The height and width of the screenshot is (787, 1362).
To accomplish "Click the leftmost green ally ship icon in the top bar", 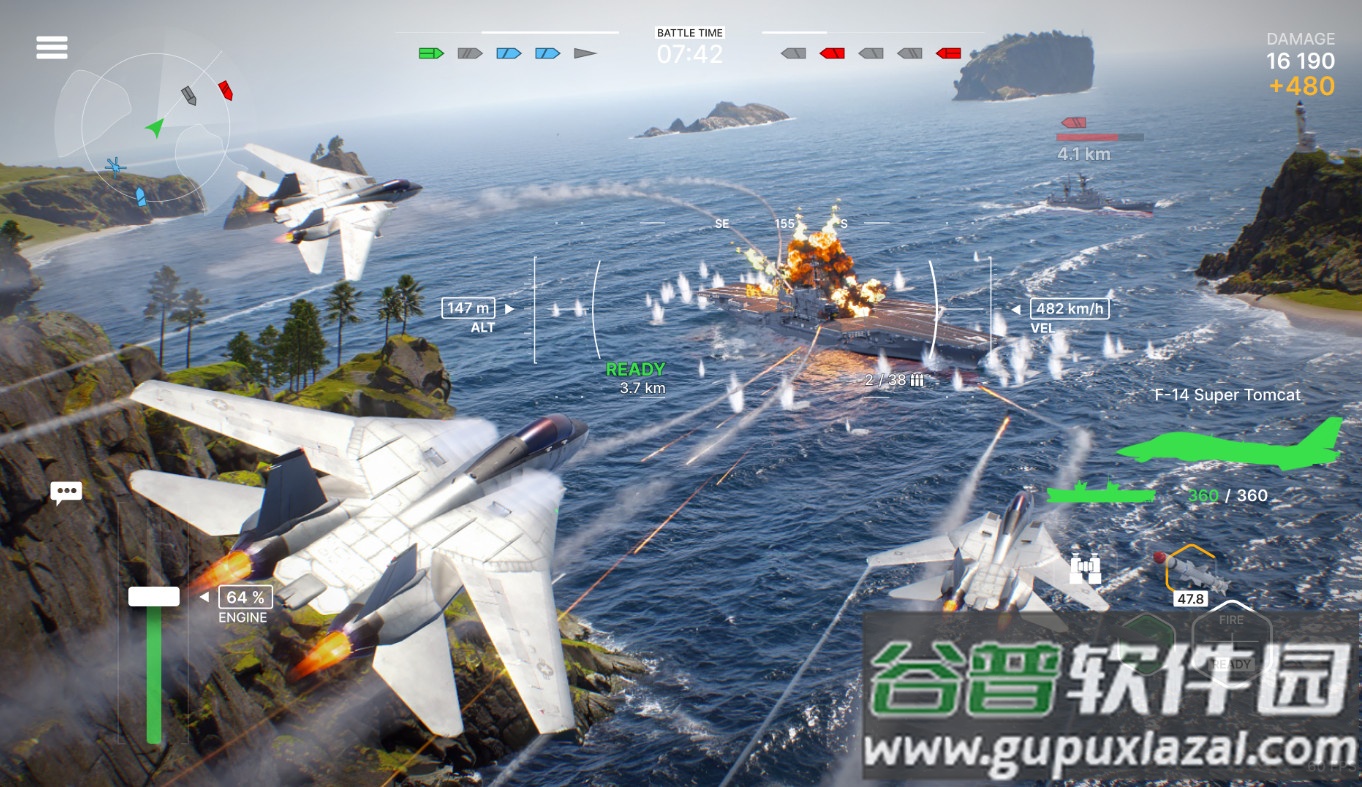I will (x=431, y=53).
